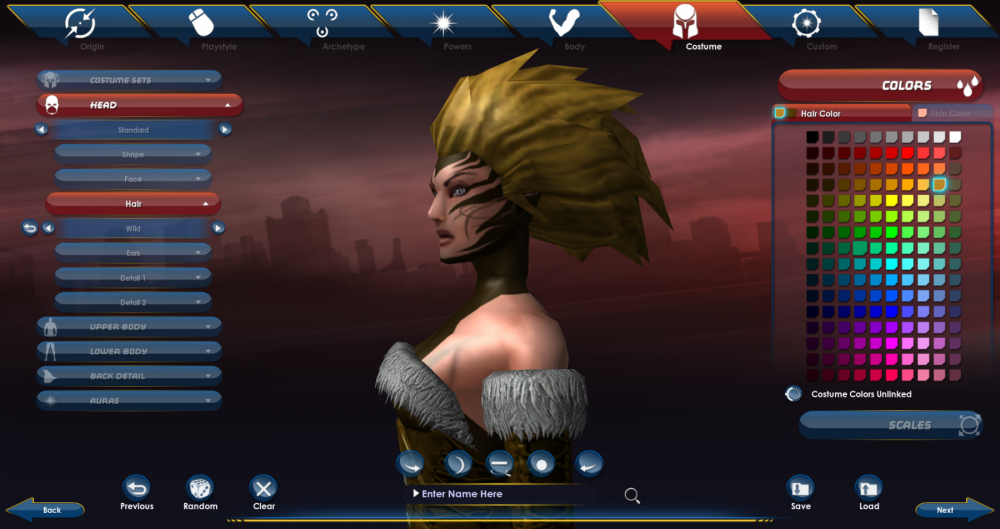Expand the Lower Body category

[129, 351]
